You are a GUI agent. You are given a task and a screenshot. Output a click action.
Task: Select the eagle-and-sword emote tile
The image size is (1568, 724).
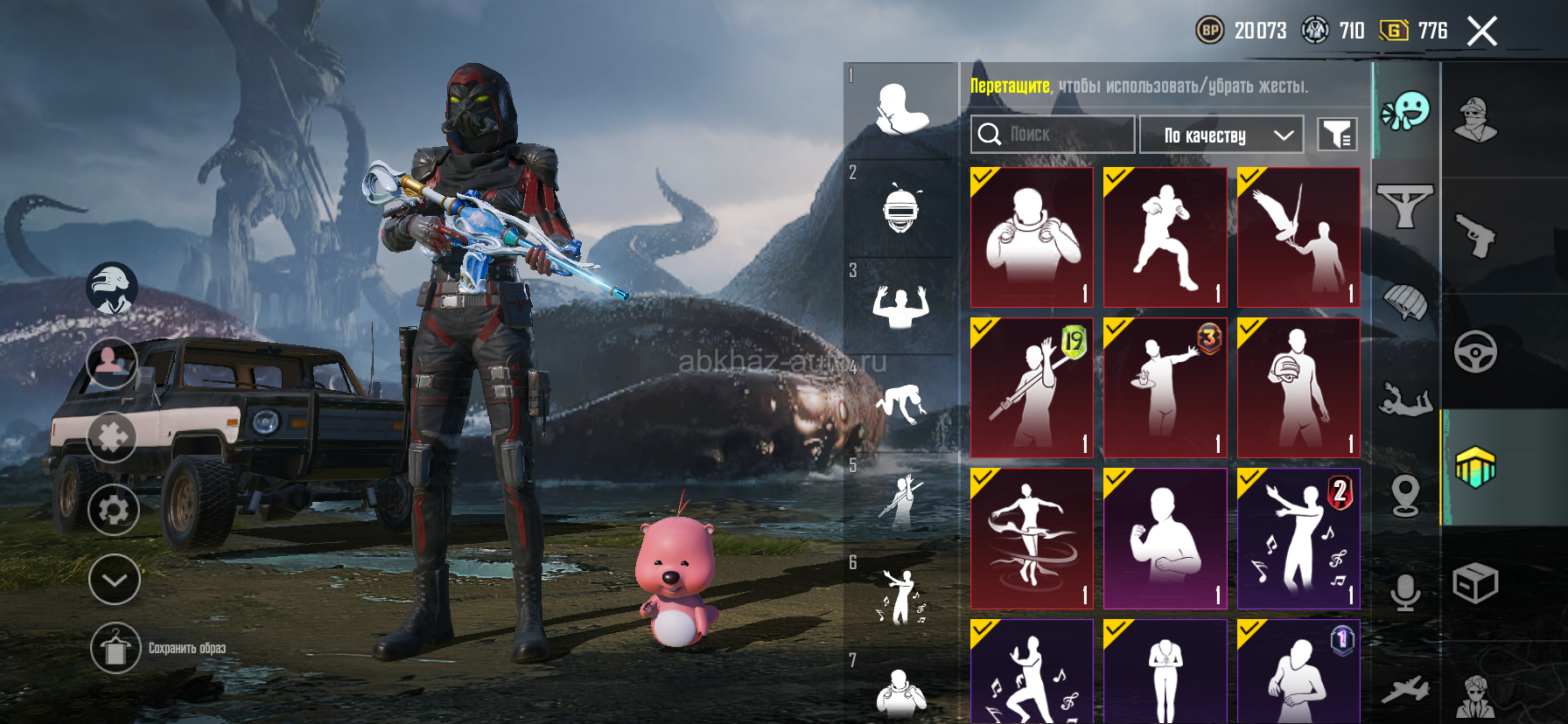1298,237
